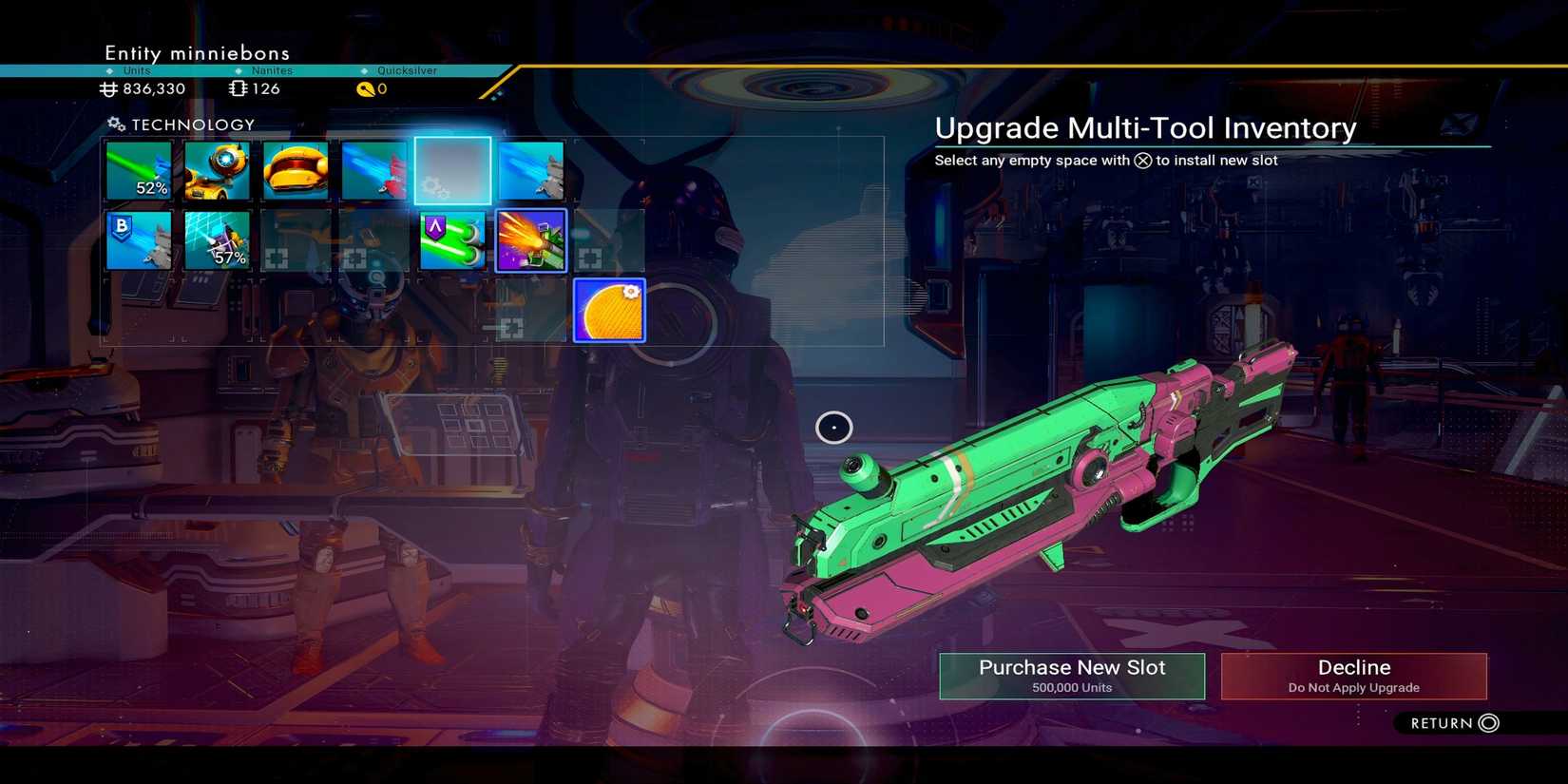Purchase New Slot for 500,000 Units
Image resolution: width=1568 pixels, height=784 pixels.
coord(1071,675)
